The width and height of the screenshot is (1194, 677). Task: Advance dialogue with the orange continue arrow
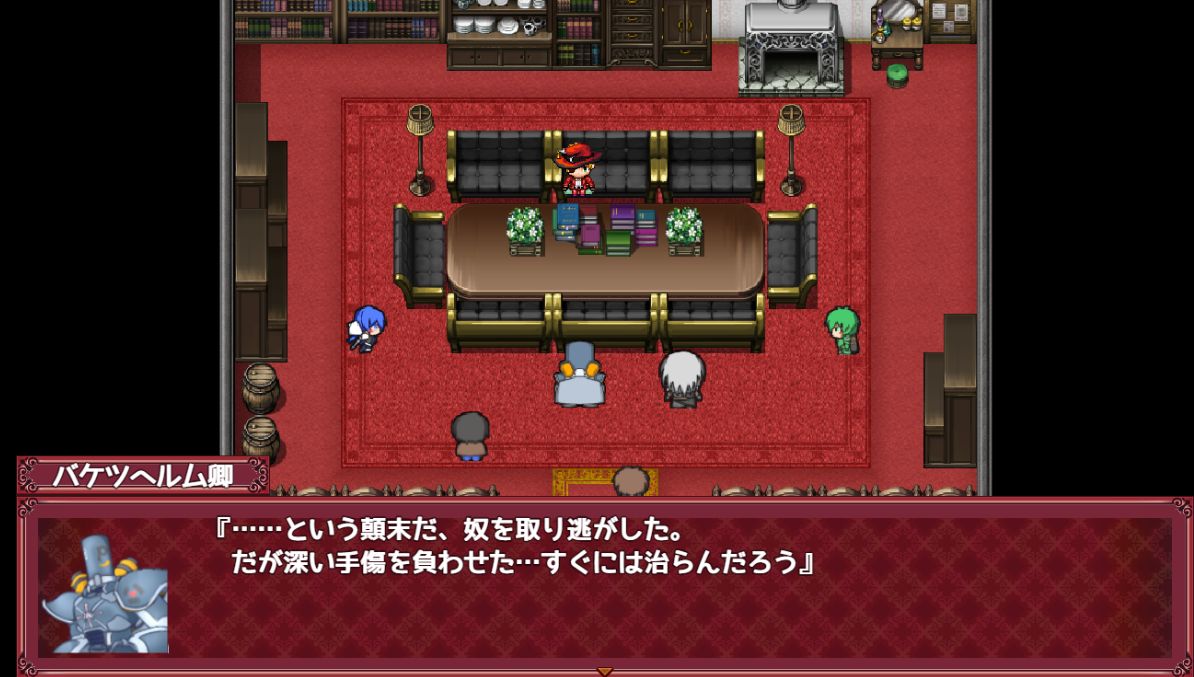coord(604,671)
